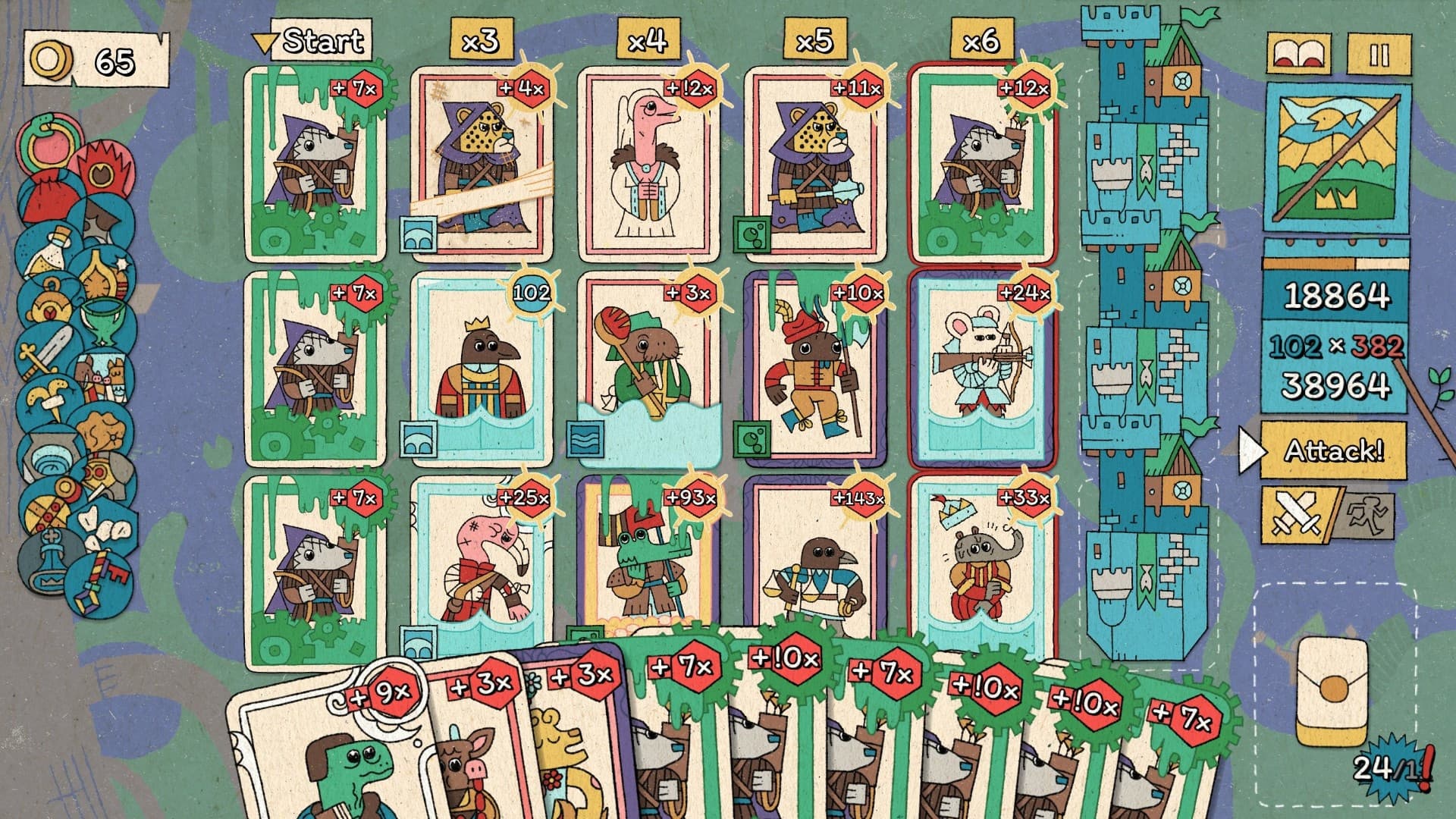The height and width of the screenshot is (819, 1456).
Task: Expand the Start column dropdown arrow
Action: coord(264,44)
